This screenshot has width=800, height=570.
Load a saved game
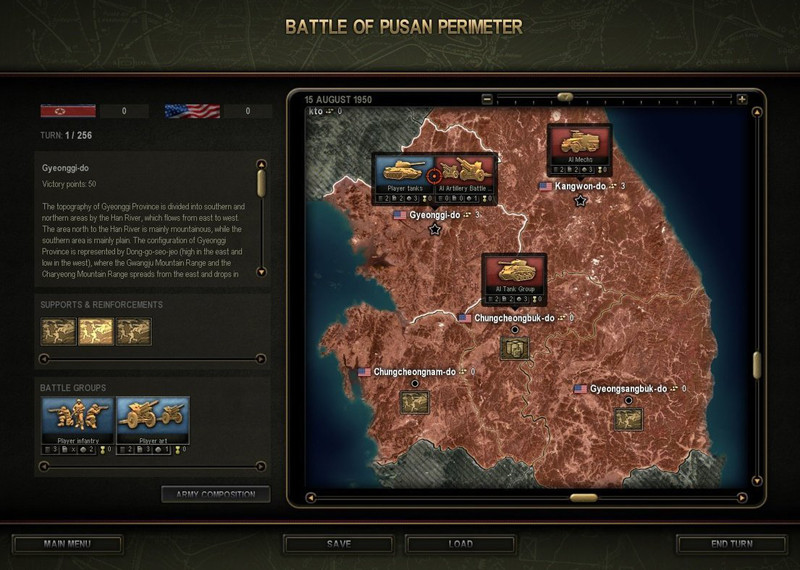(x=460, y=544)
